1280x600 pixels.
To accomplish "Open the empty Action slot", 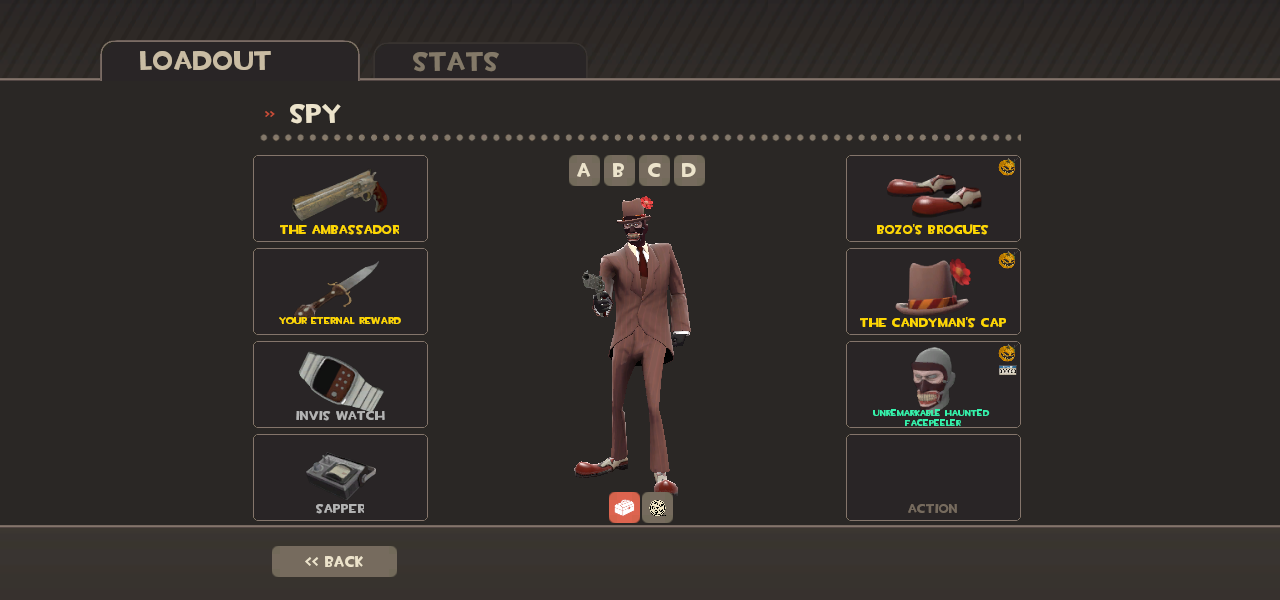I will [933, 477].
